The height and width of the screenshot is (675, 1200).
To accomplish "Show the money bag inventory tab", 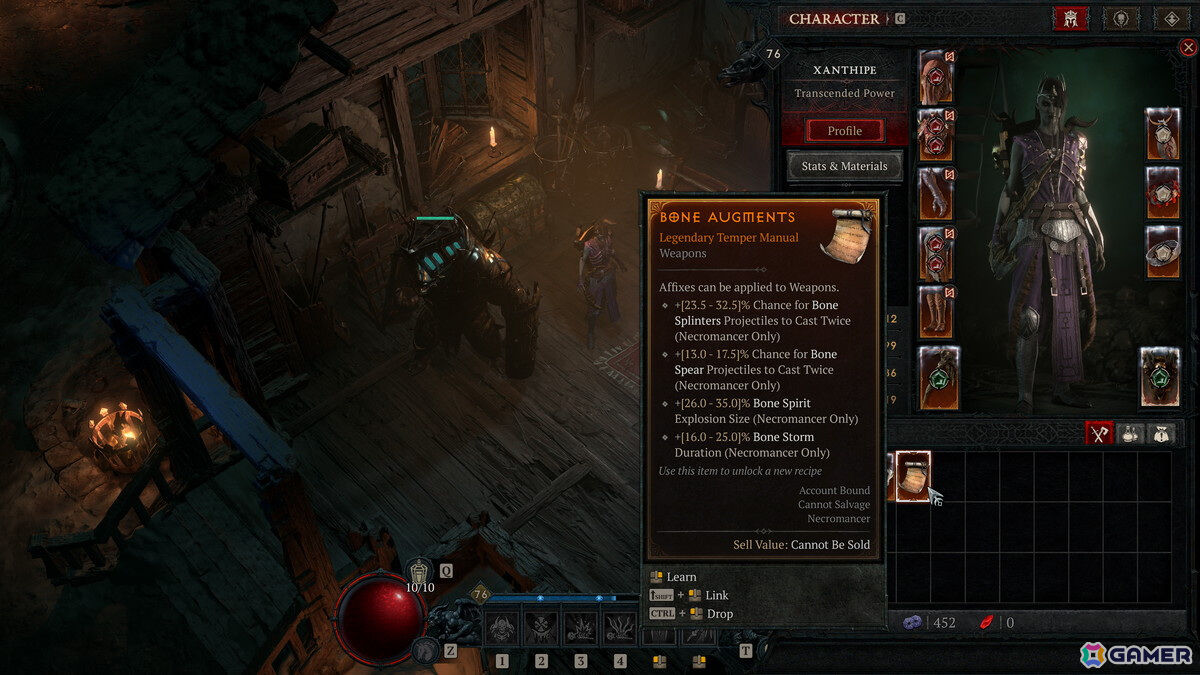I will 1160,433.
